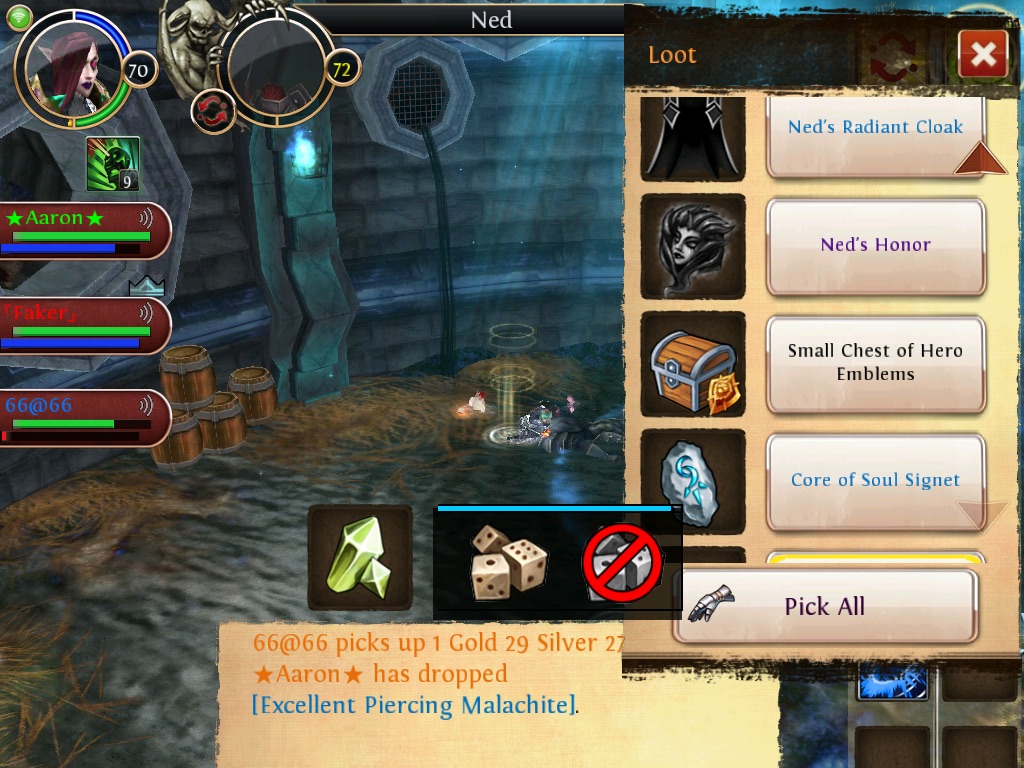Select party member 66@66's frame
The height and width of the screenshot is (768, 1024).
84,417
